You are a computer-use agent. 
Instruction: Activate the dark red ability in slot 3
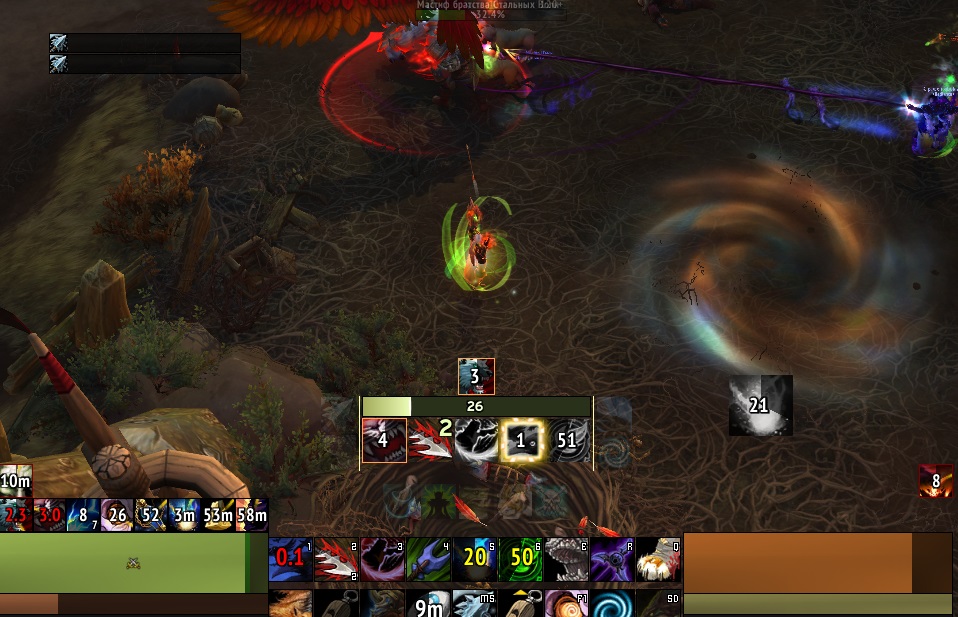click(x=382, y=560)
